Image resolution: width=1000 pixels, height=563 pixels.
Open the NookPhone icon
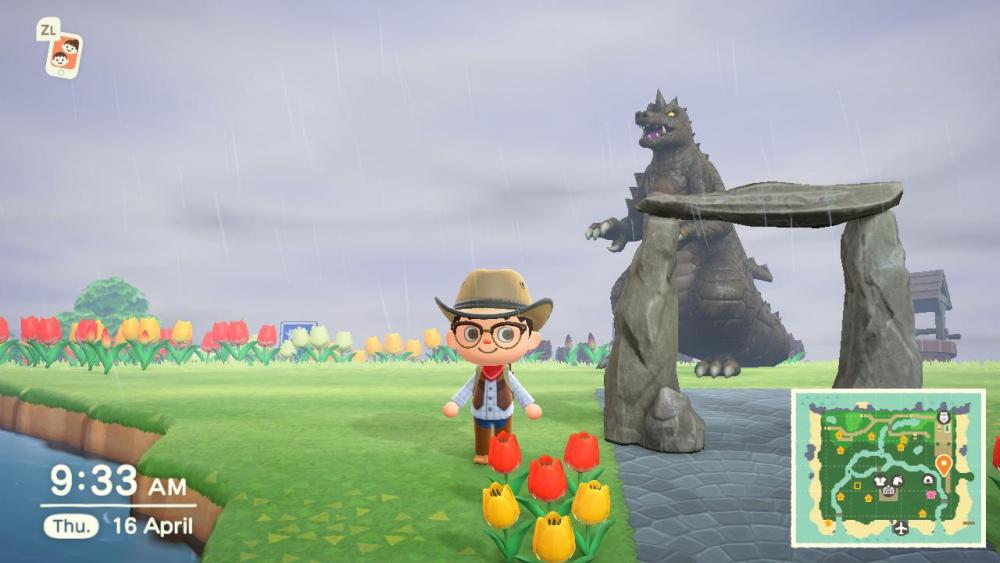tap(63, 53)
